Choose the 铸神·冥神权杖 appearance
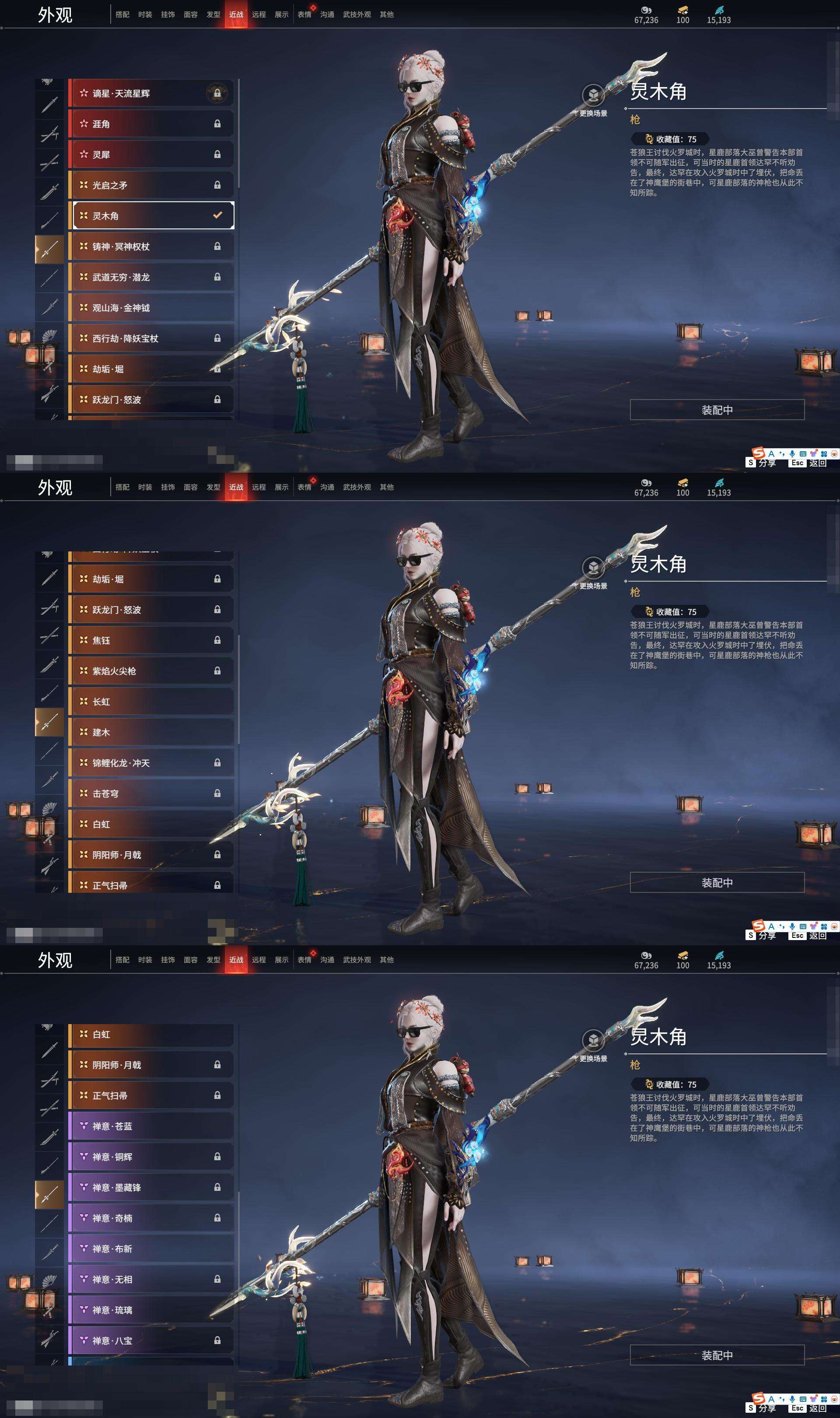Viewport: 840px width, 1418px height. click(150, 246)
